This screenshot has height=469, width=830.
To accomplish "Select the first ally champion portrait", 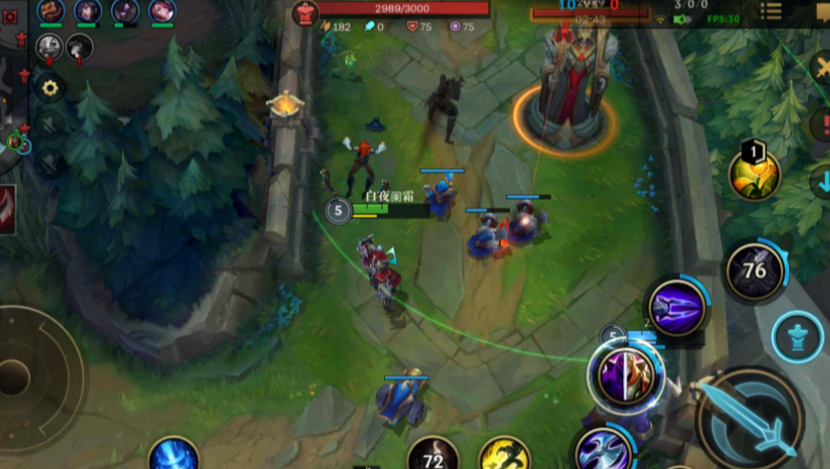I will tap(50, 11).
